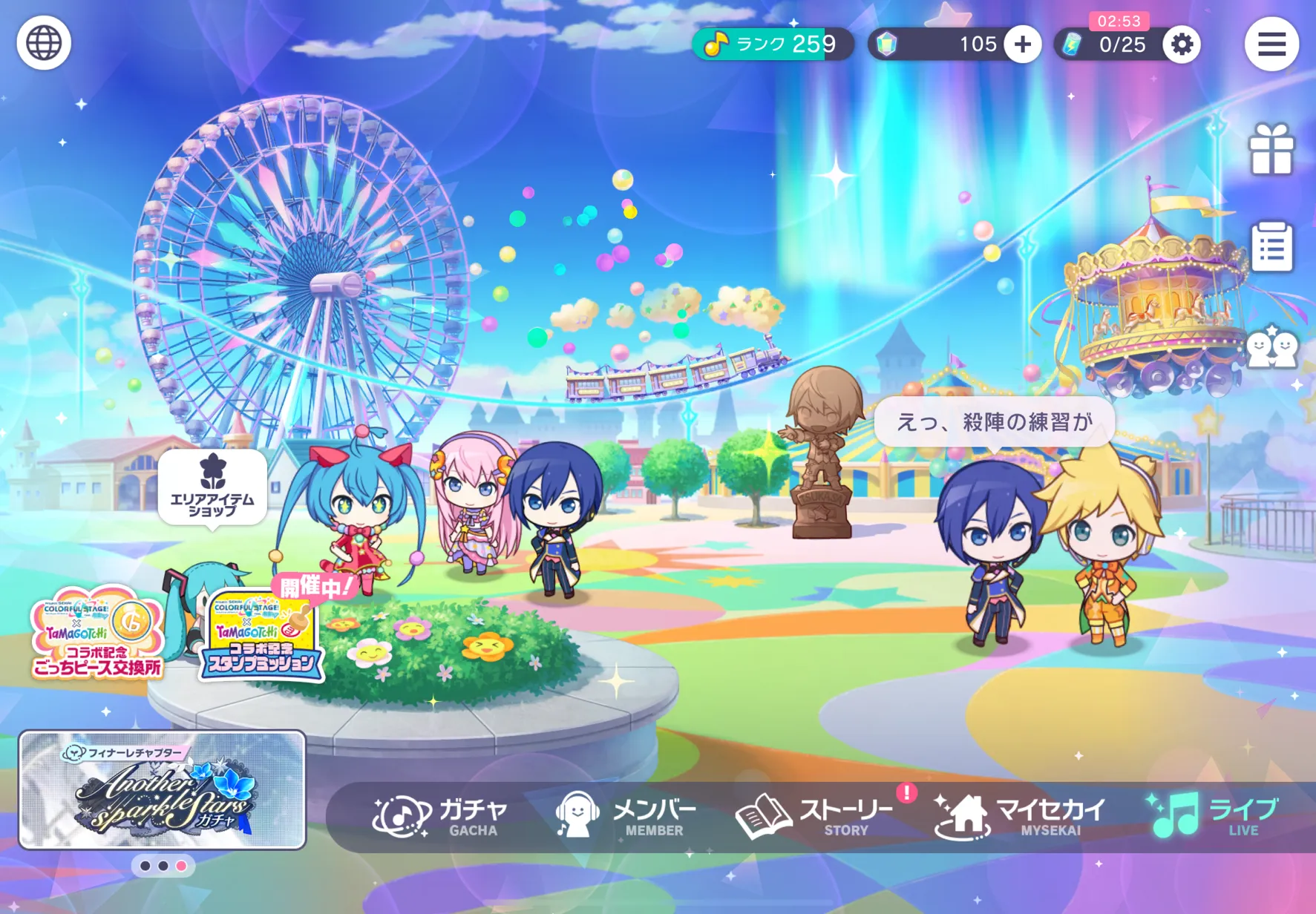Open the player rank 259 profile

pos(772,45)
